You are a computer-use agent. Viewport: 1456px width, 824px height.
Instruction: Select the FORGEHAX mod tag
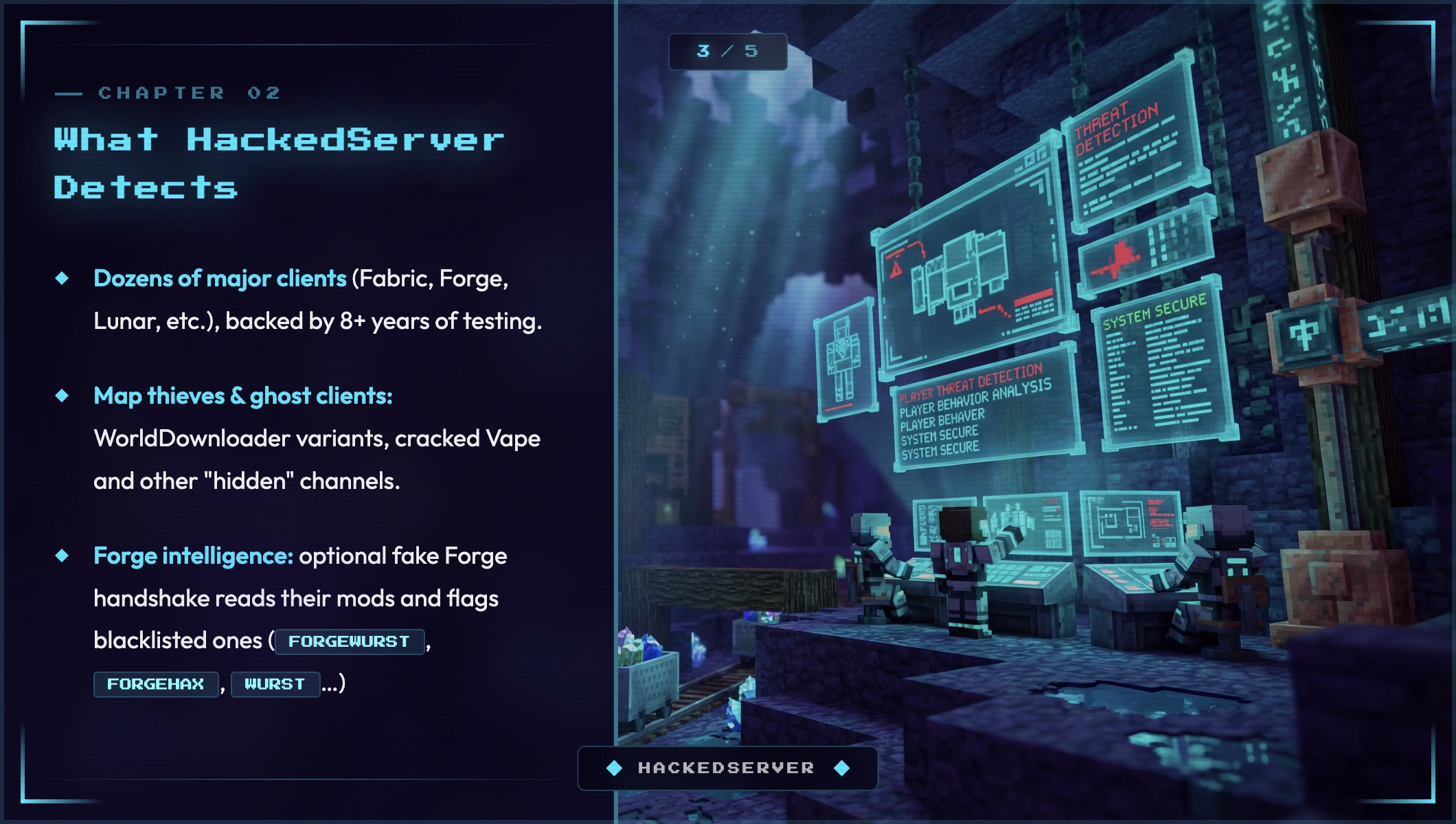point(156,684)
